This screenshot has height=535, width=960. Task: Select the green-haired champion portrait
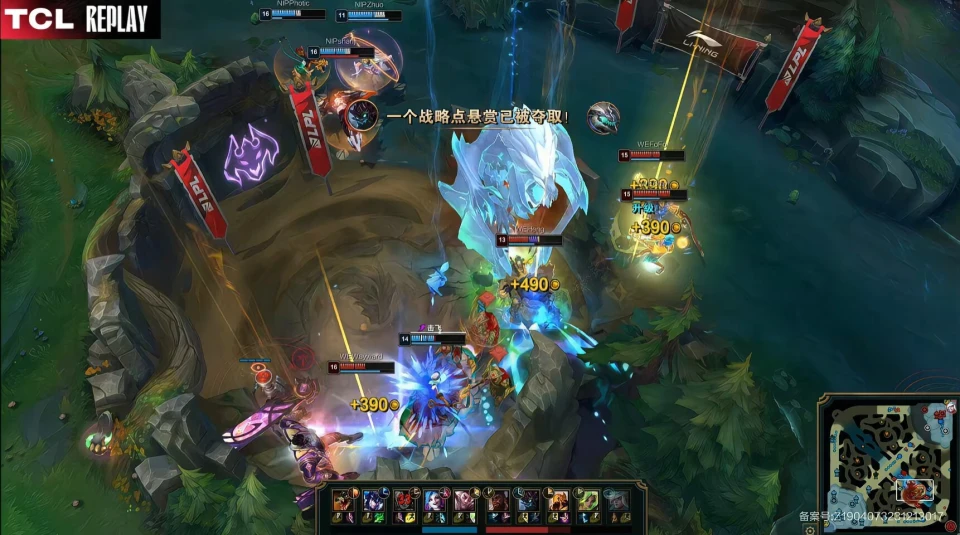coord(587,500)
